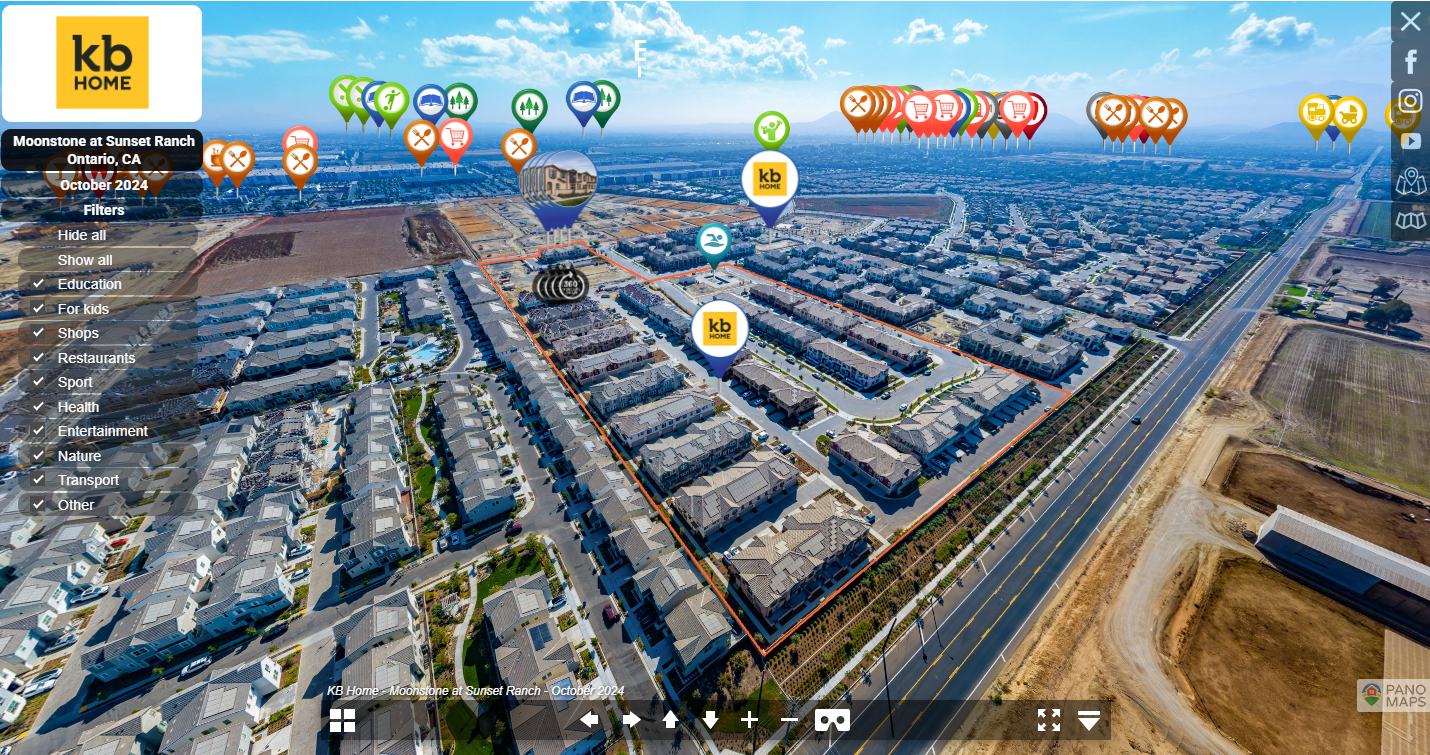
Task: Enter fullscreen mode
Action: point(1048,720)
